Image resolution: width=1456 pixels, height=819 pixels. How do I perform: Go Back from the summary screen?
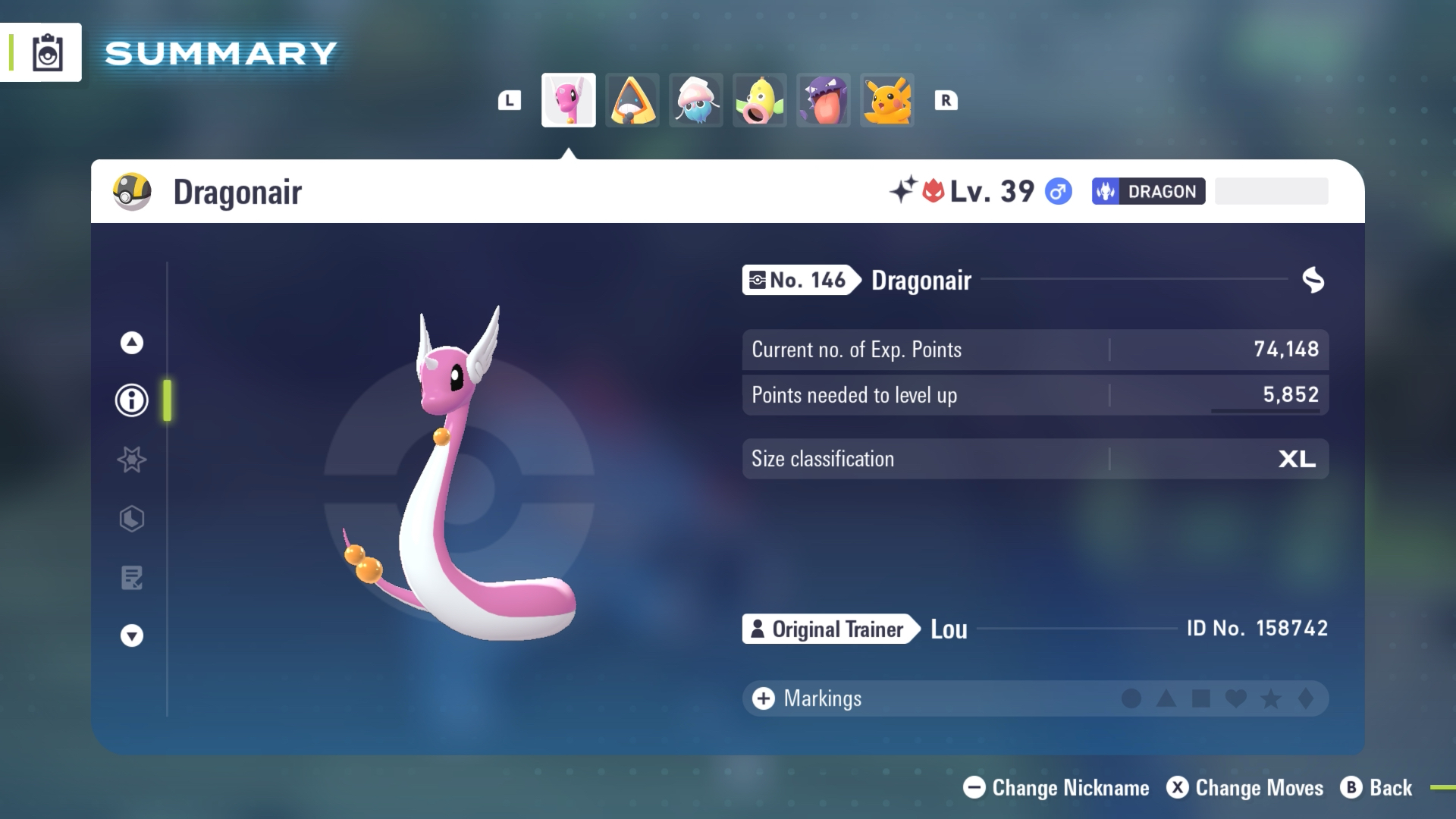pyautogui.click(x=1376, y=788)
